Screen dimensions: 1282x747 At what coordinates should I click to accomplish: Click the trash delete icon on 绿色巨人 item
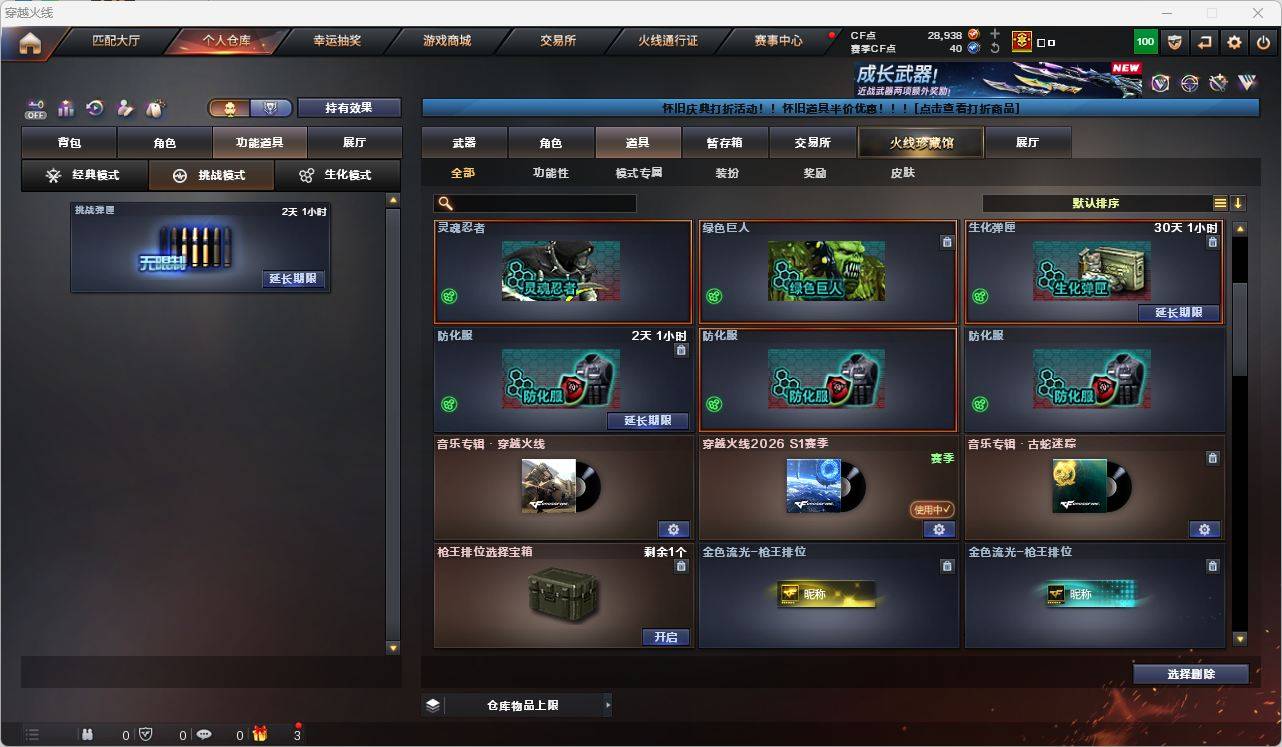coord(947,241)
